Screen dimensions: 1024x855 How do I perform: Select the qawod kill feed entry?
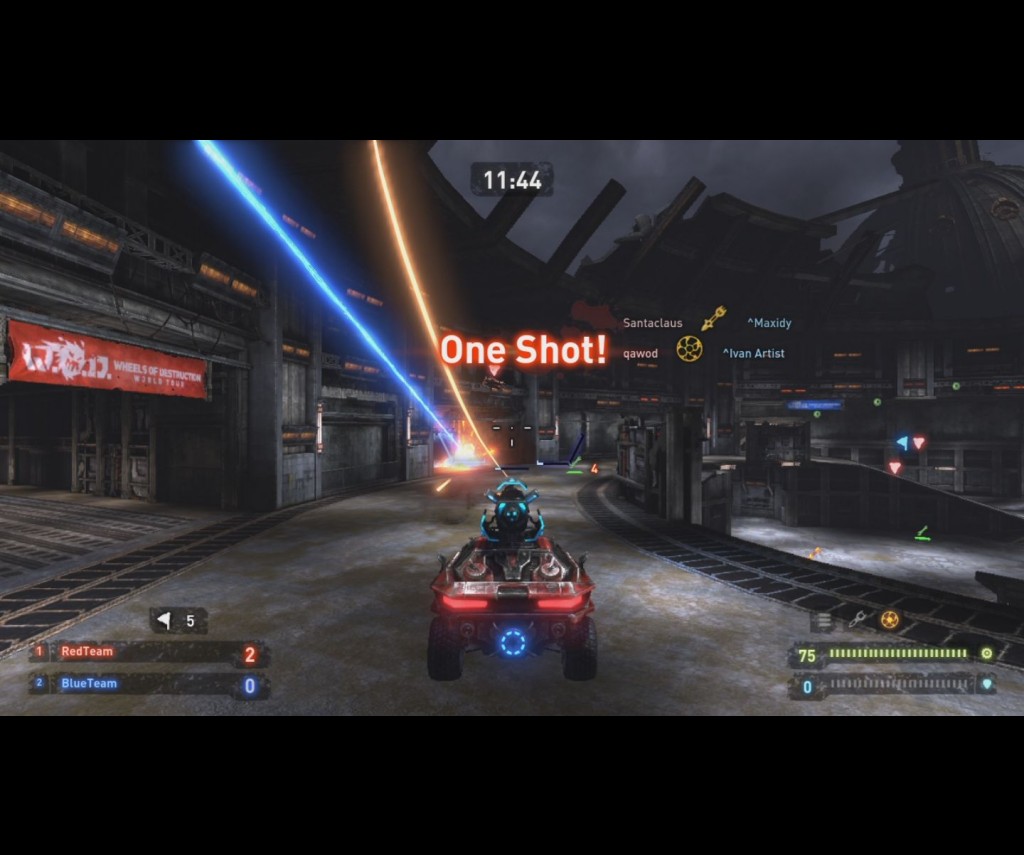tap(640, 353)
